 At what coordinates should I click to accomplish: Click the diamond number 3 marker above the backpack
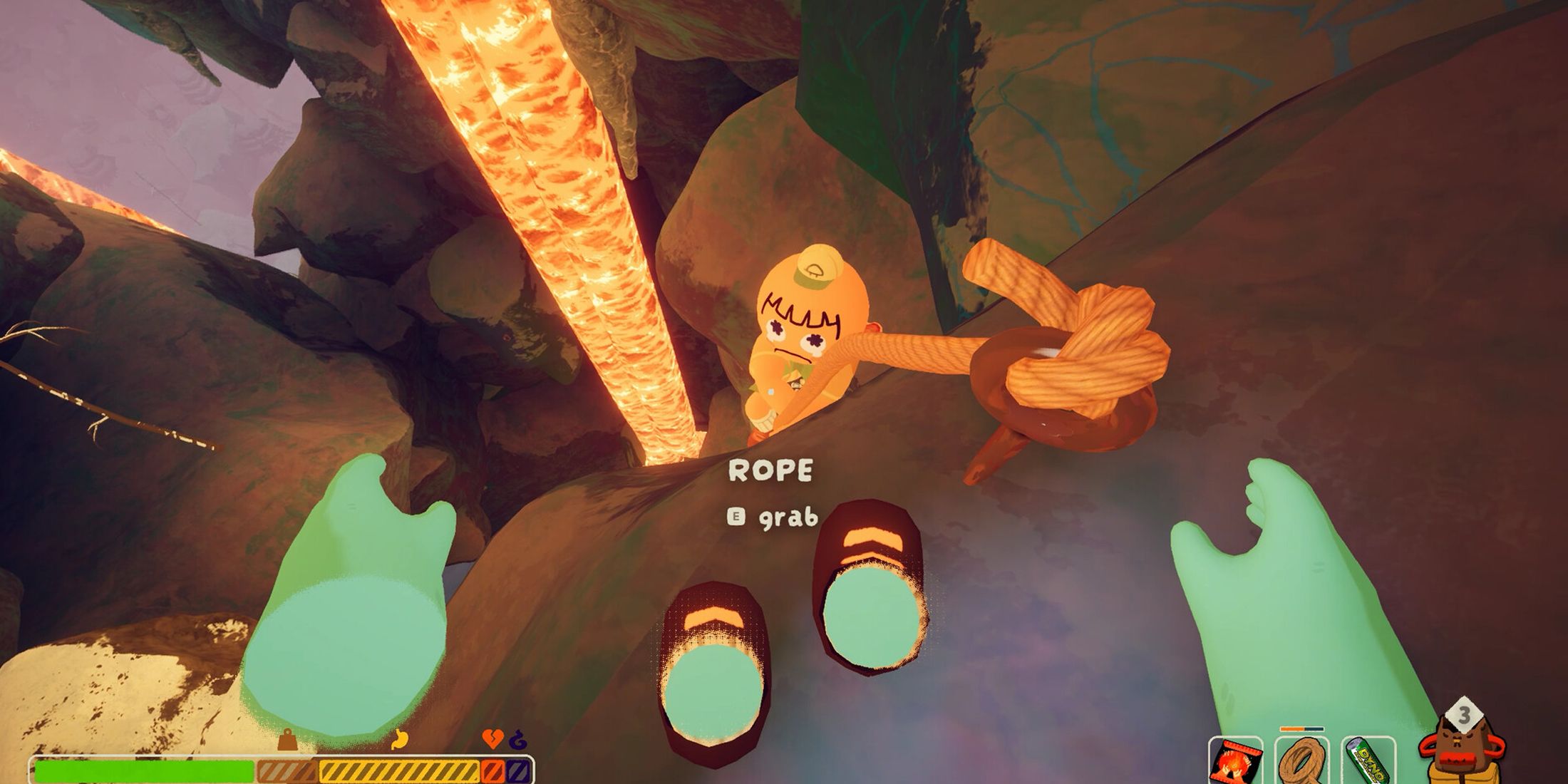click(1463, 714)
